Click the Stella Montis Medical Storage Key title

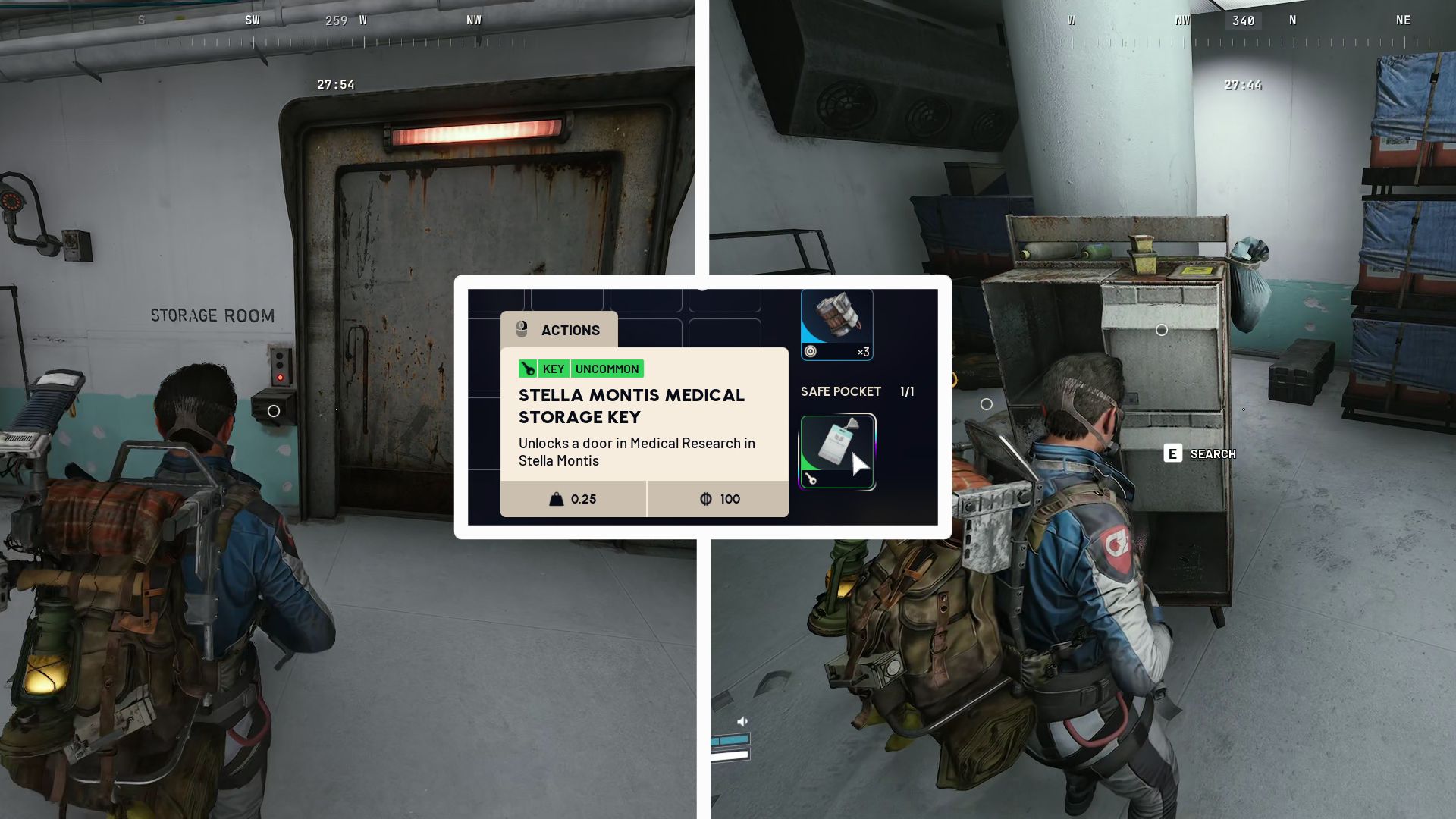click(631, 406)
